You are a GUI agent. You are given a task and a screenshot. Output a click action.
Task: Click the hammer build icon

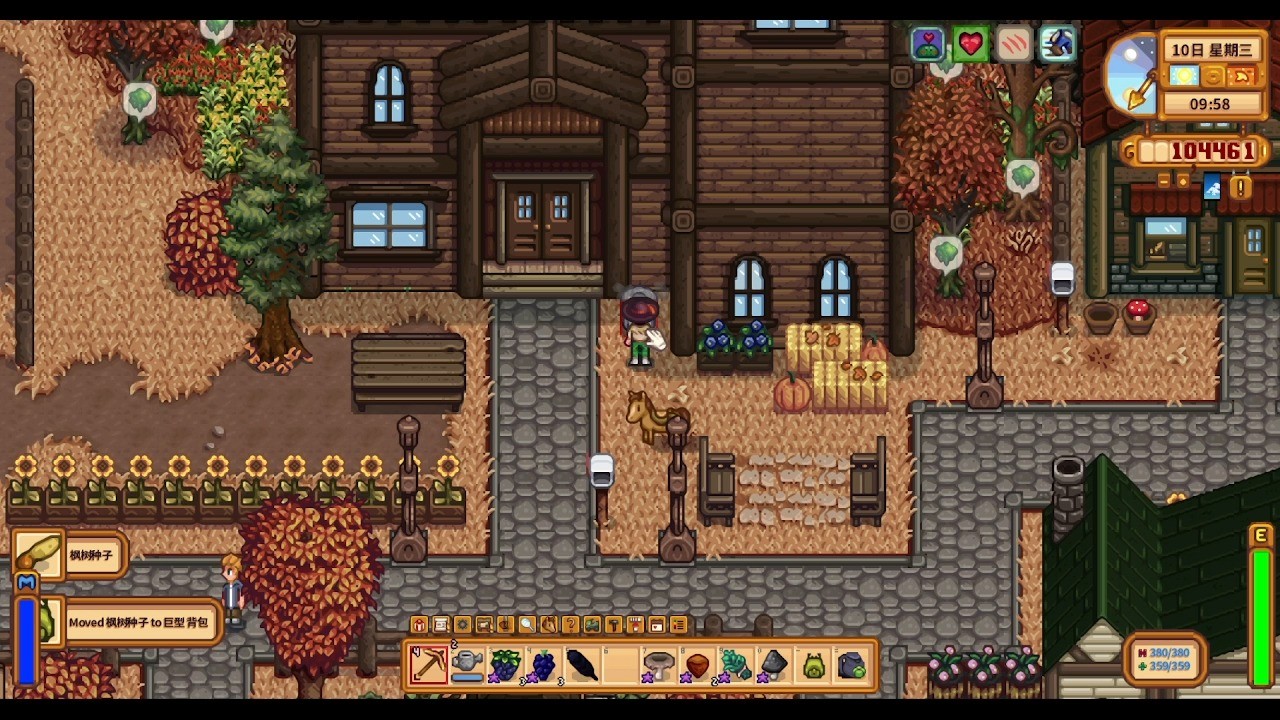[x=613, y=625]
